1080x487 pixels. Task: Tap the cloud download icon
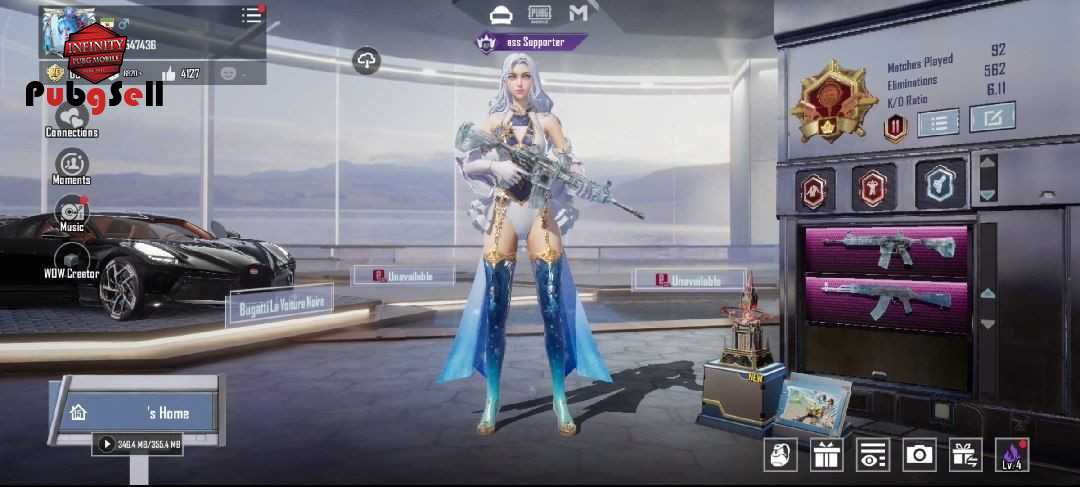(x=367, y=61)
